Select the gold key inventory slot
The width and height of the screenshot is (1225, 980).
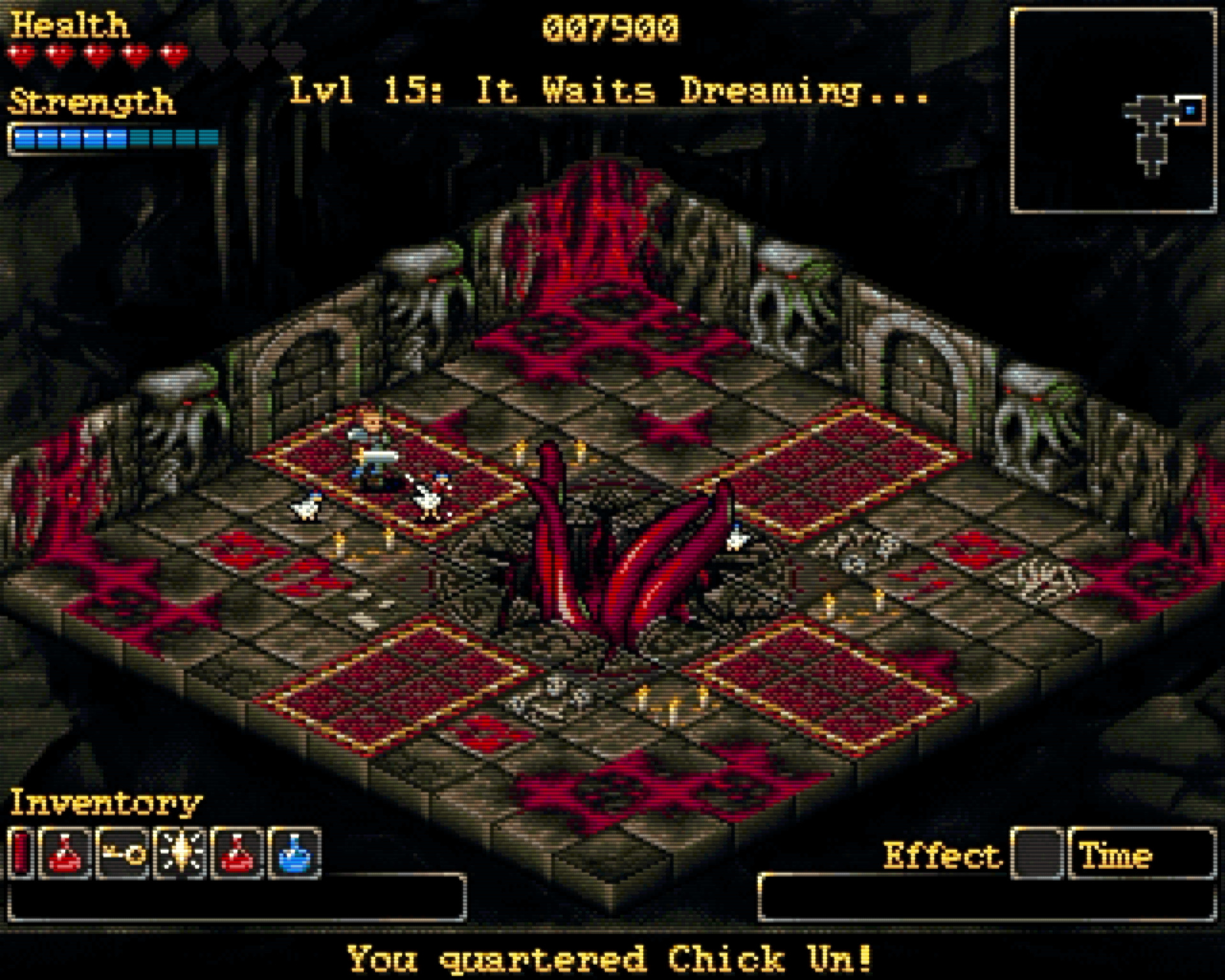[122, 854]
